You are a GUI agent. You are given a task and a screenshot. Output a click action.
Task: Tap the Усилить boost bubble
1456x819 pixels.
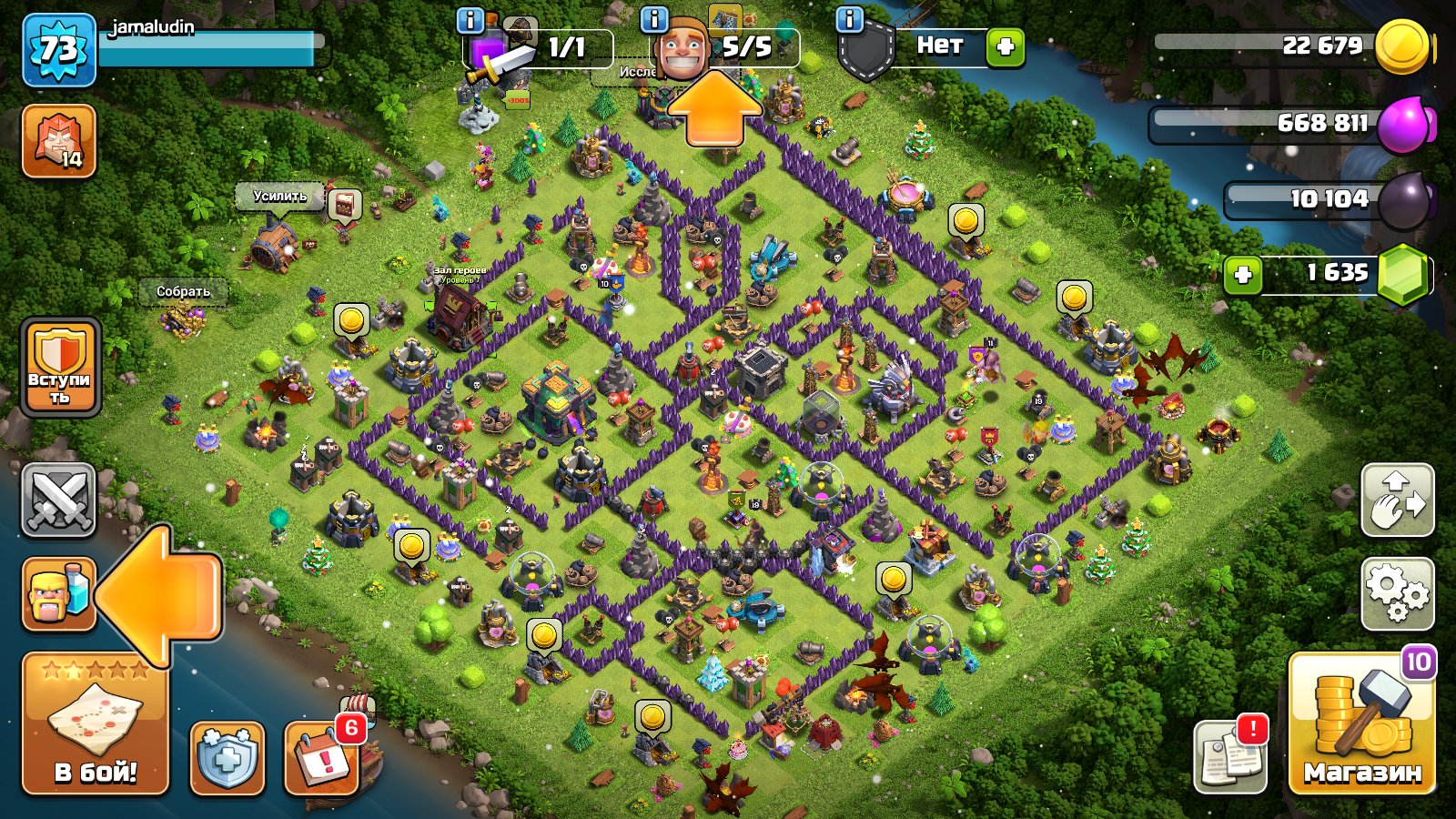(279, 196)
